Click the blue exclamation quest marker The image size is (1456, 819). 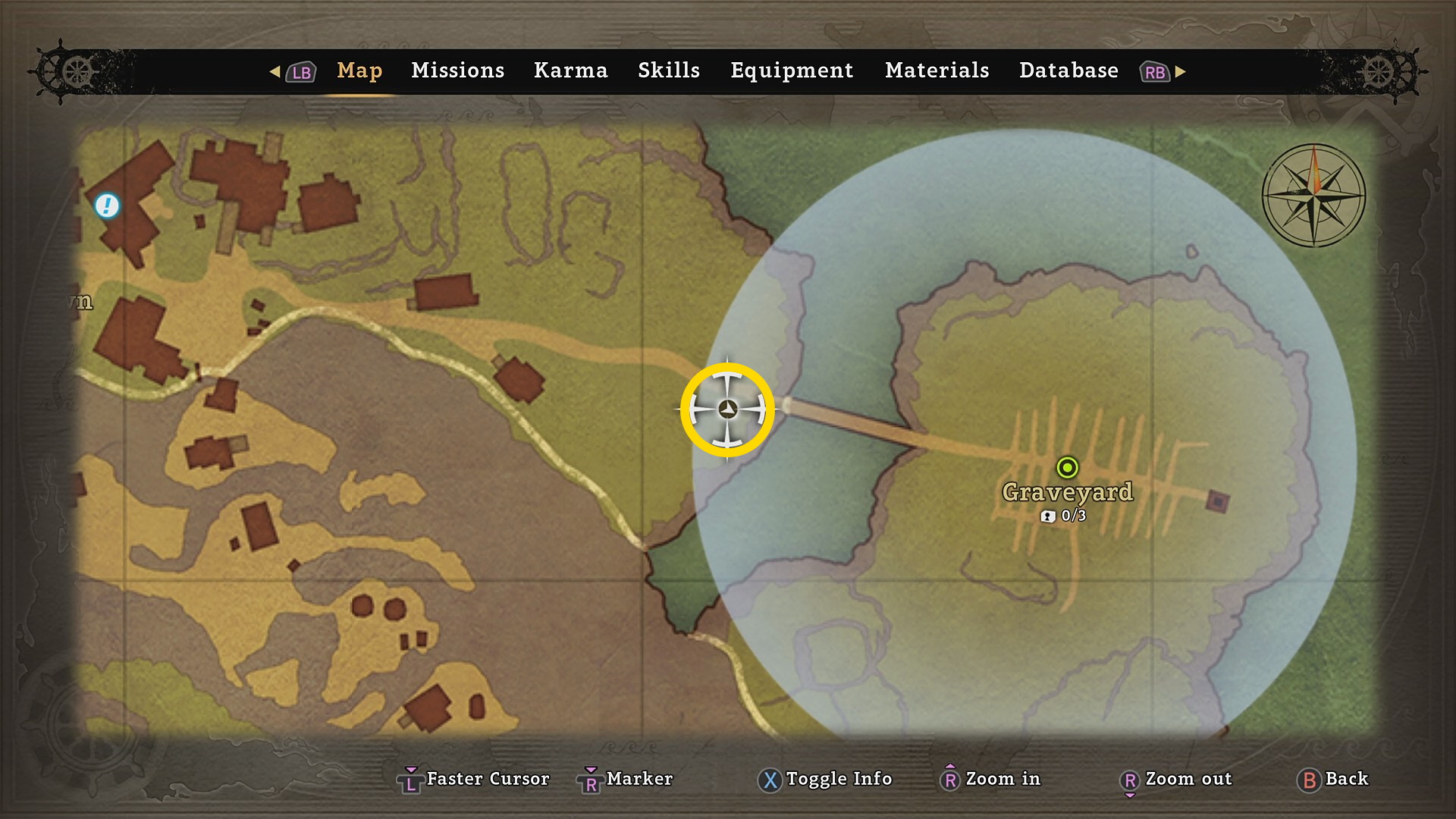coord(107,206)
